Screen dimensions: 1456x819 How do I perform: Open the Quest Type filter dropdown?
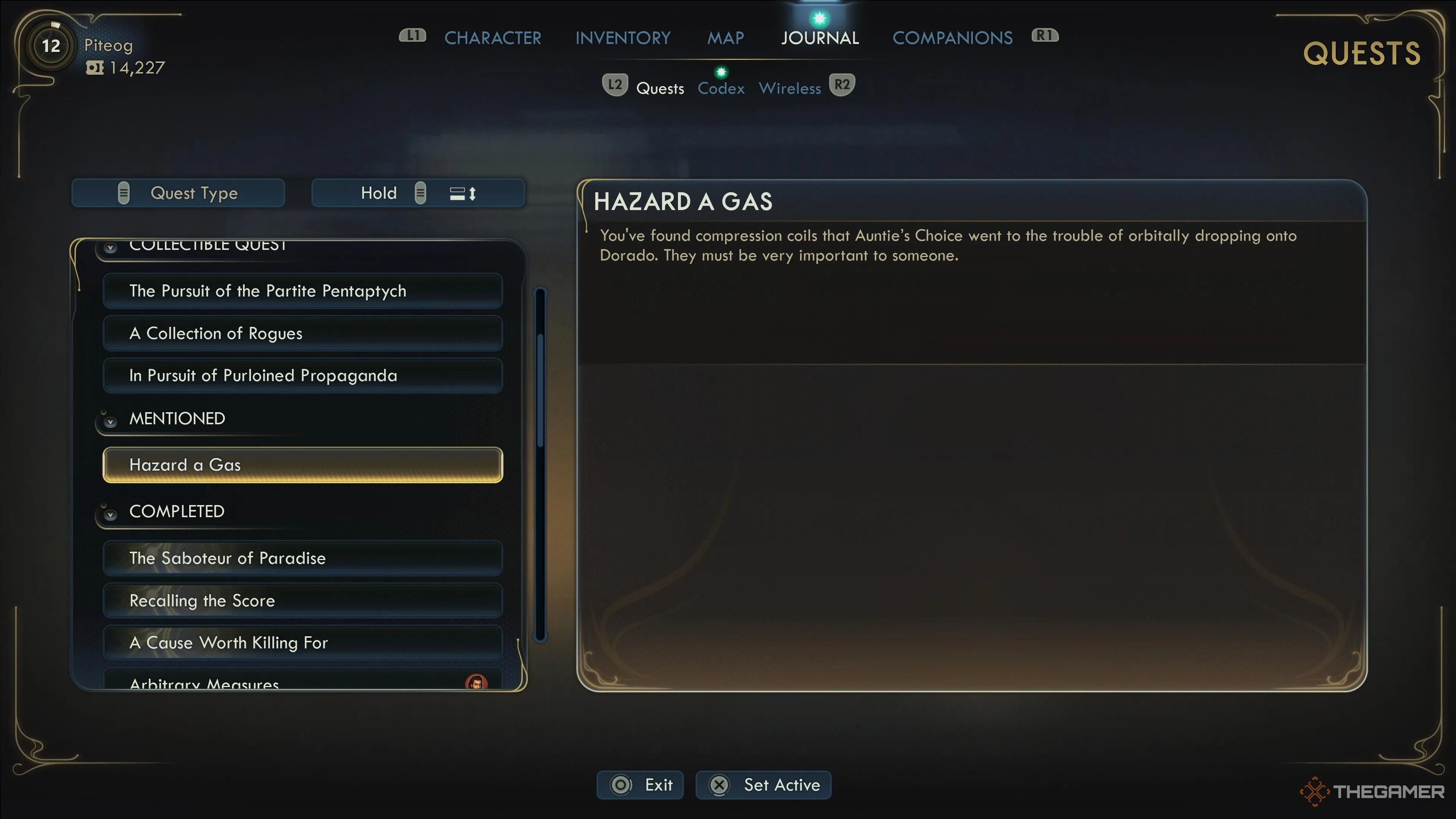point(178,193)
